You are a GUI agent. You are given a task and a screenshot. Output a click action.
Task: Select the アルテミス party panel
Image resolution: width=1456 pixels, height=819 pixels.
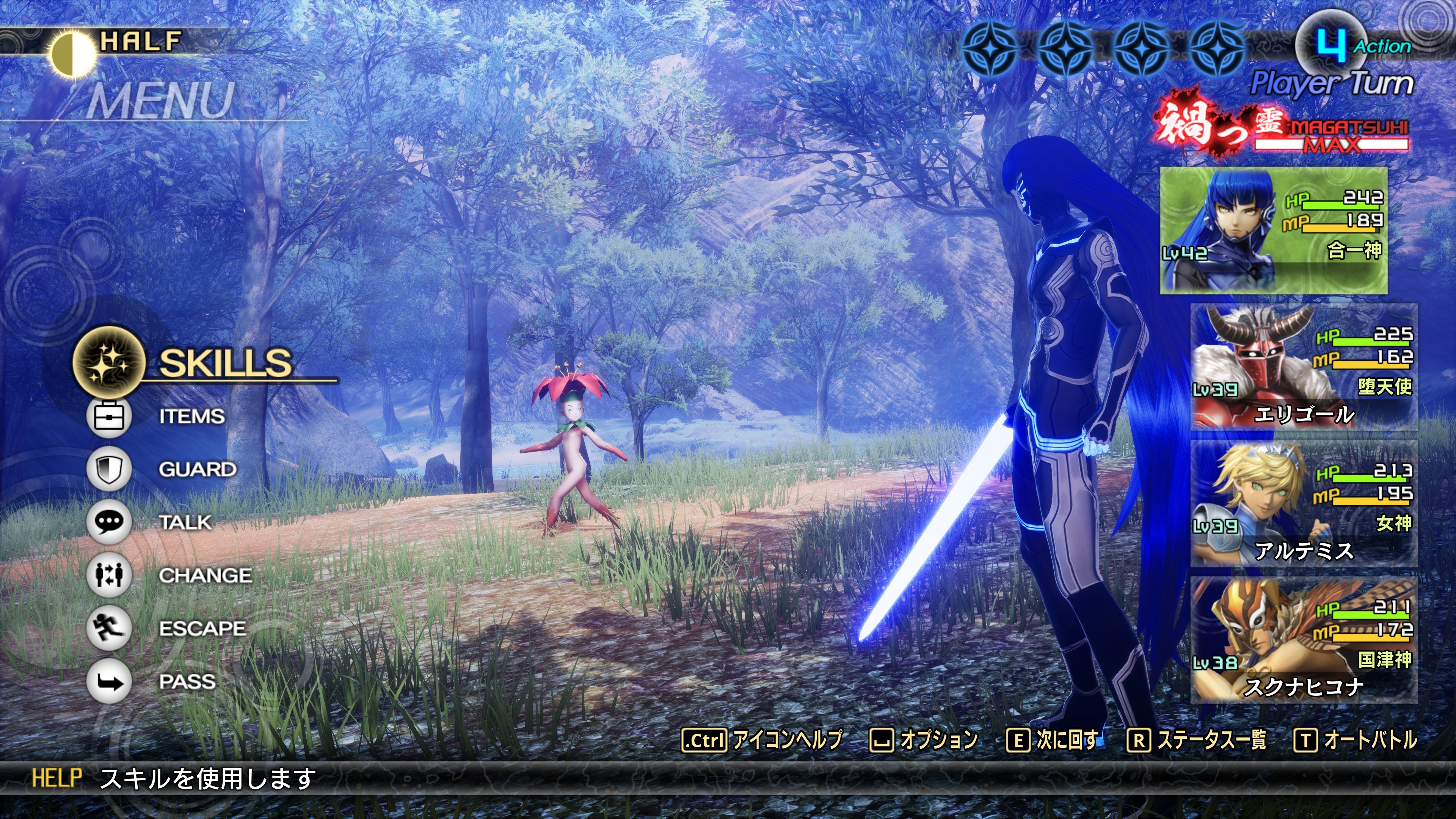(x=1304, y=504)
